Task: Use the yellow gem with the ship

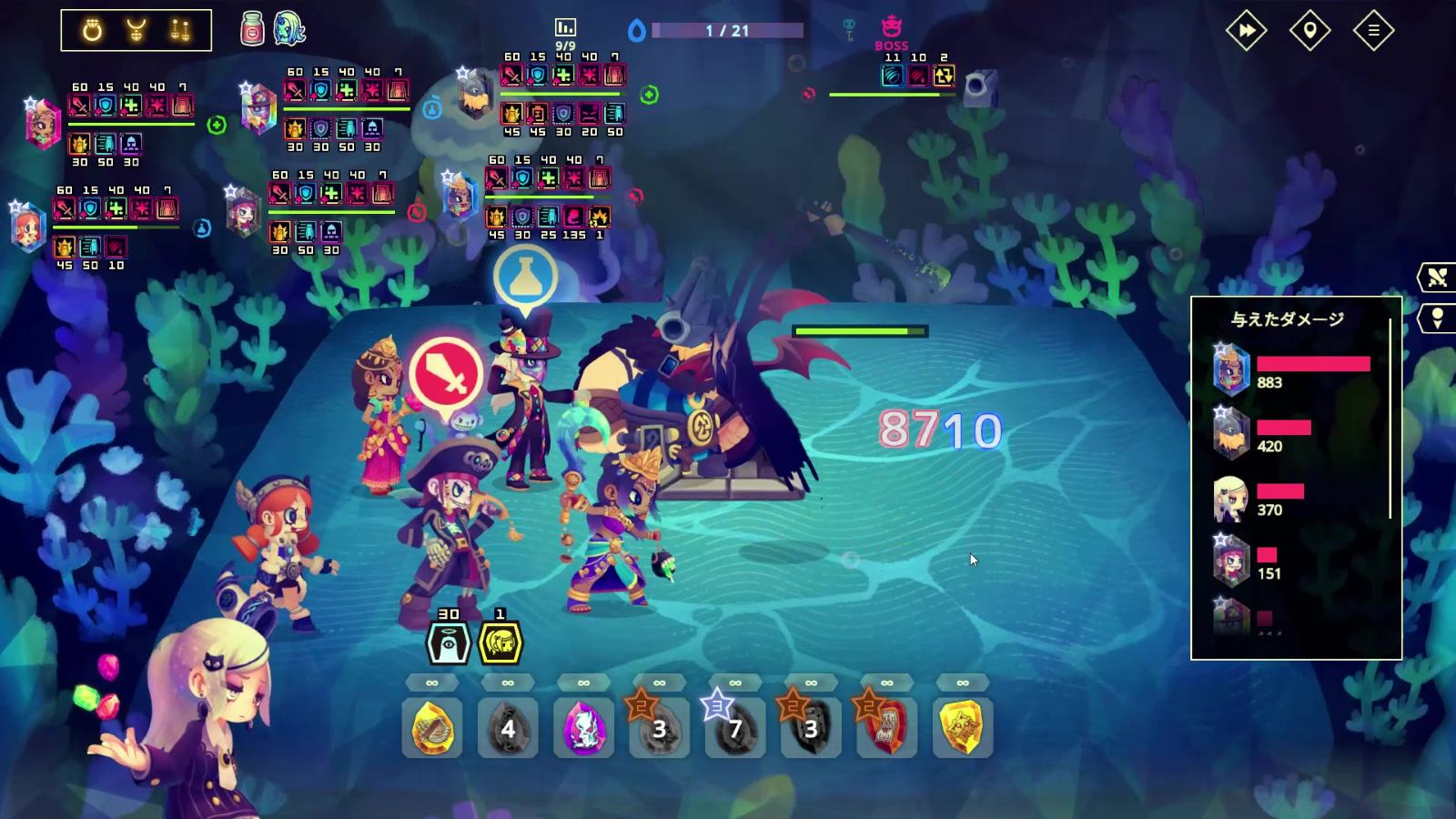Action: pyautogui.click(x=432, y=727)
